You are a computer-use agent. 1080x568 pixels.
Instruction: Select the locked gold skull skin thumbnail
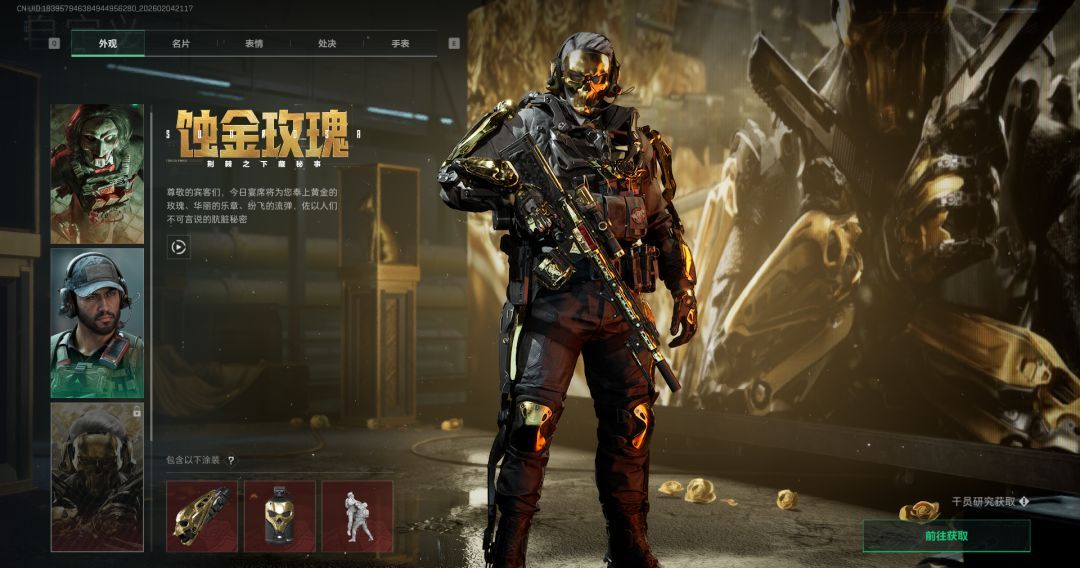[x=97, y=476]
